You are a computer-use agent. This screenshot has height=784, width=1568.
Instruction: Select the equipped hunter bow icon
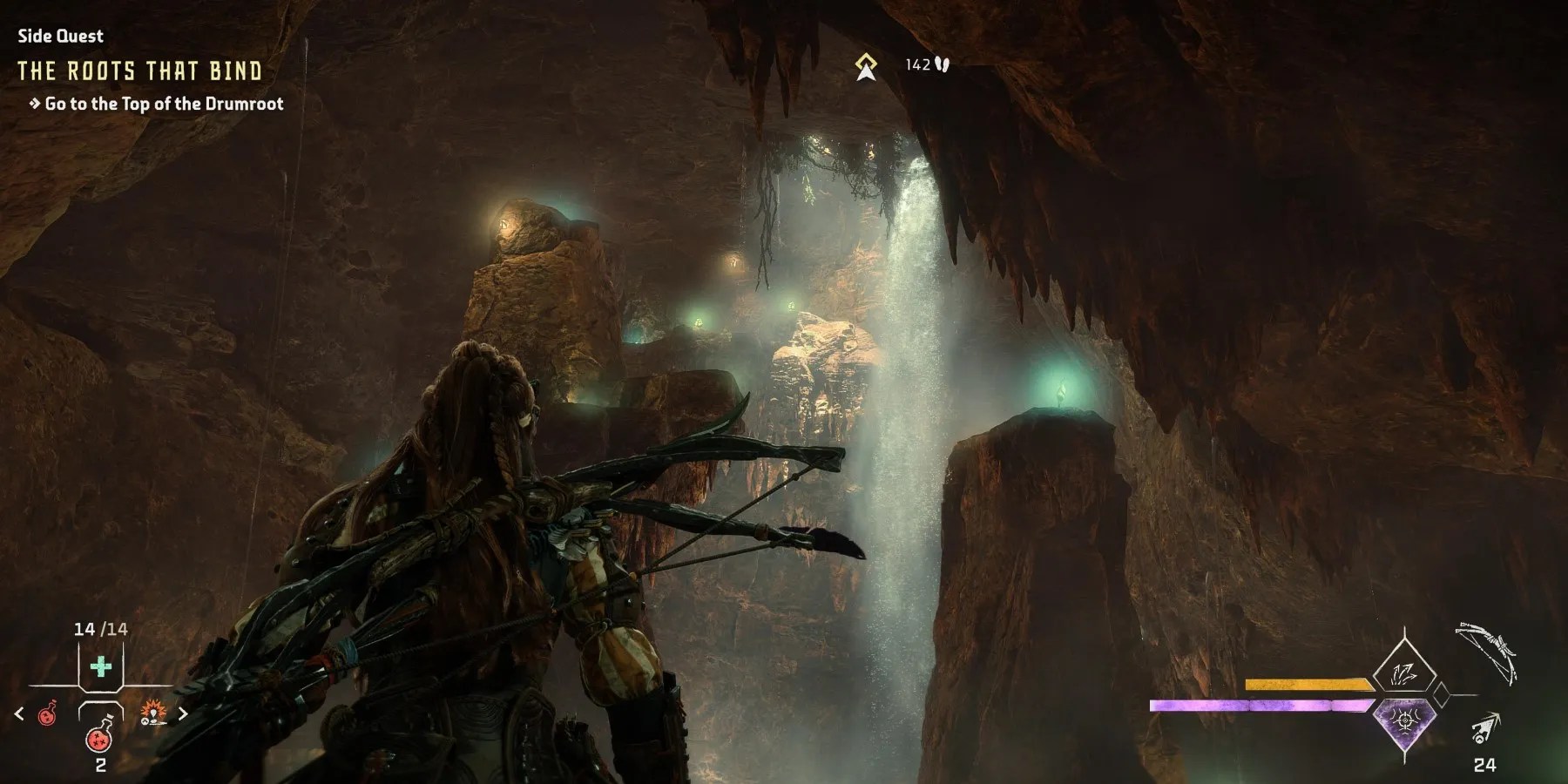point(1490,653)
